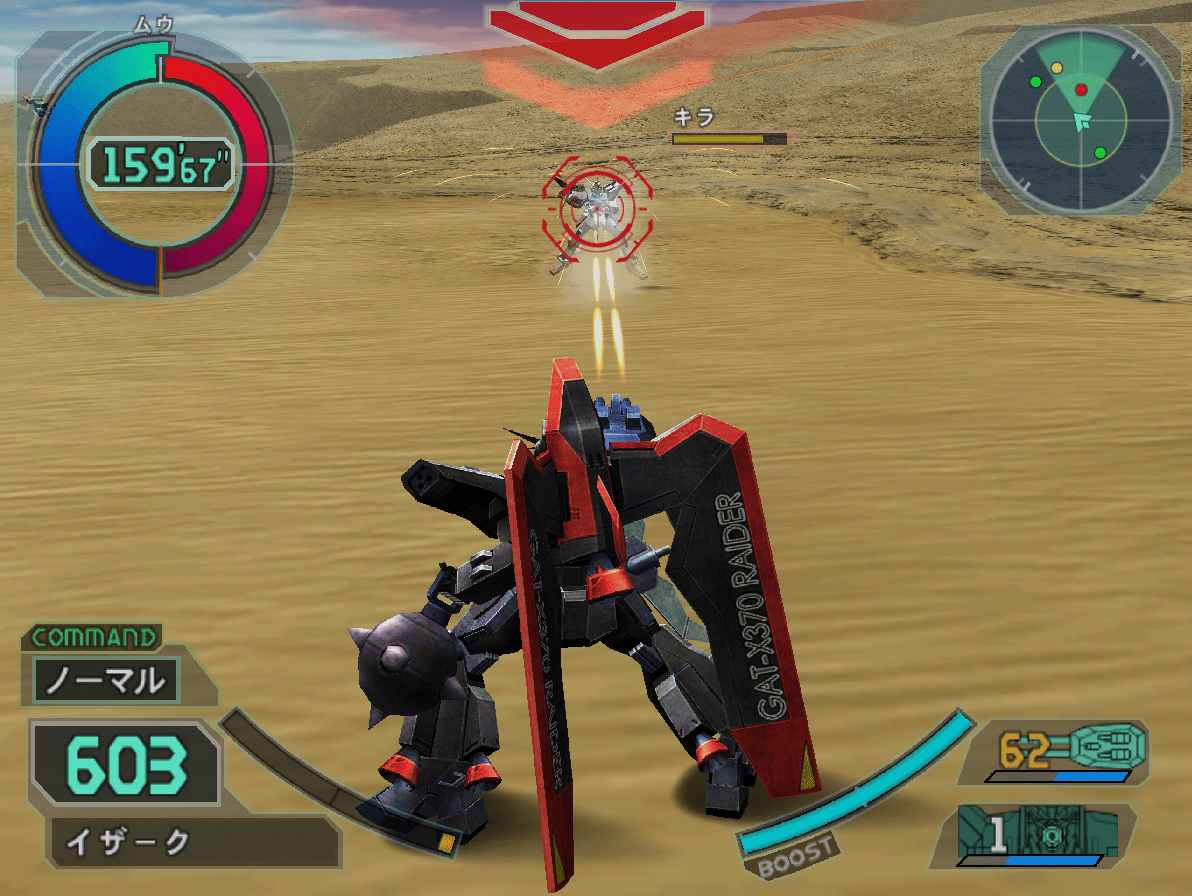The image size is (1192, 896).
Task: Select the ノーマル command box
Action: (x=105, y=681)
